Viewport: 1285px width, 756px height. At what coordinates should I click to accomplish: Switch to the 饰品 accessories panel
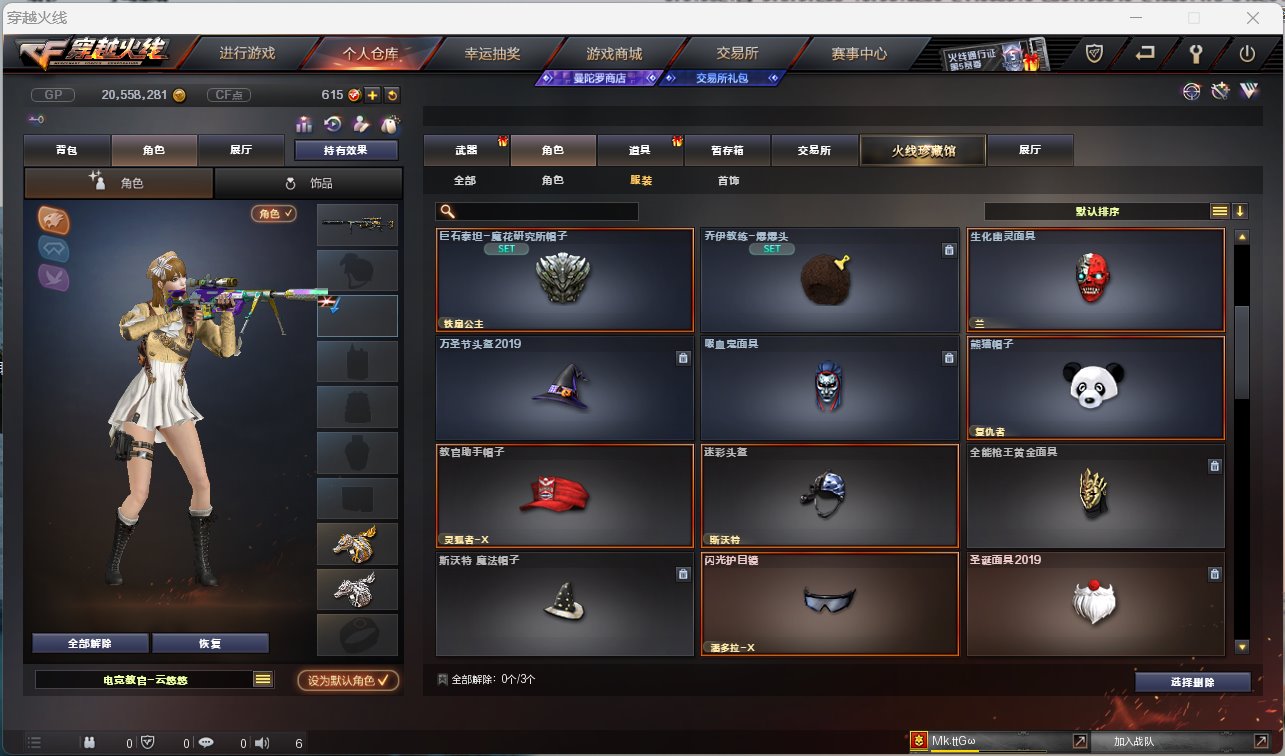pos(308,183)
